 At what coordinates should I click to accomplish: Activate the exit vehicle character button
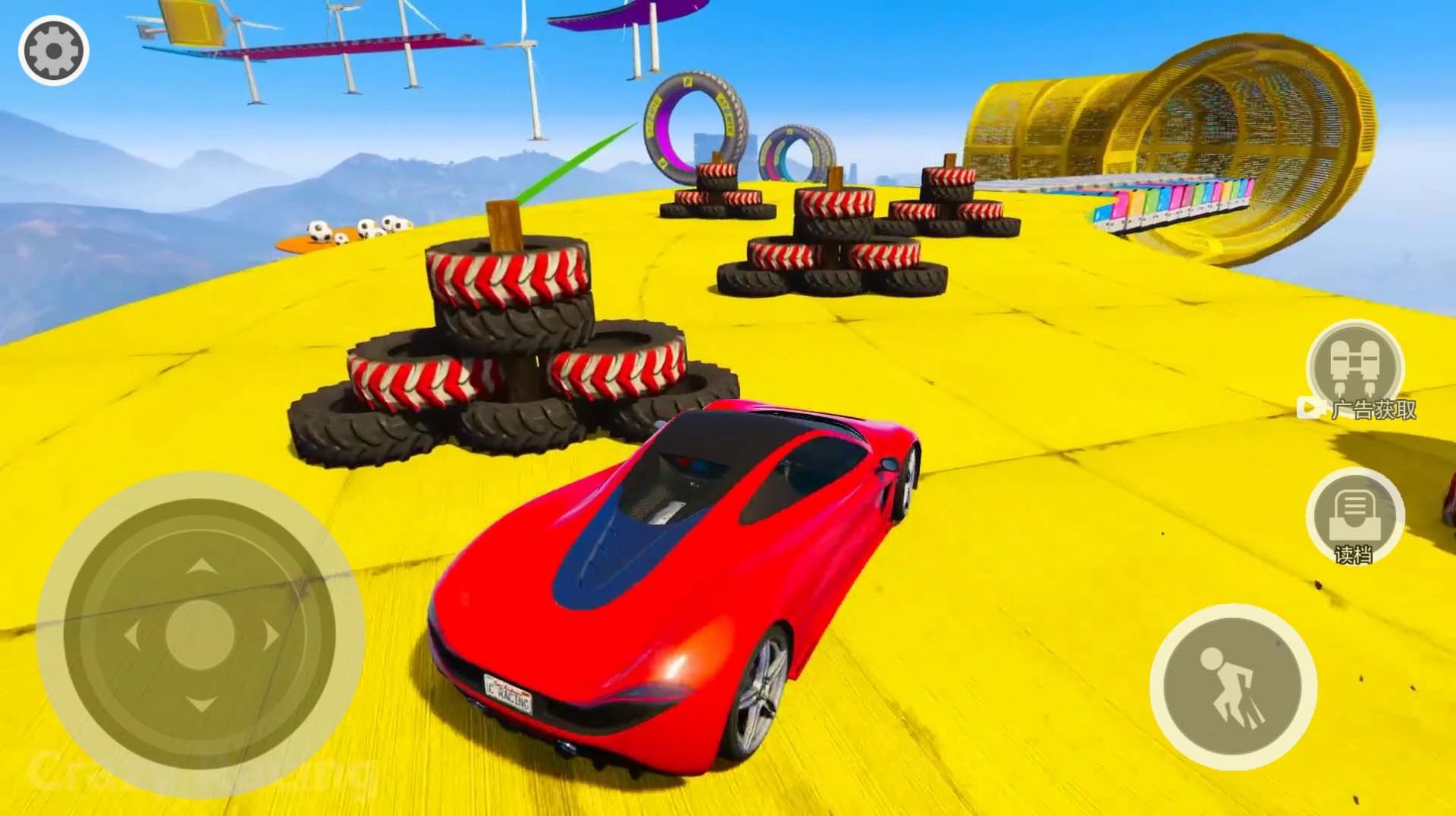1233,687
